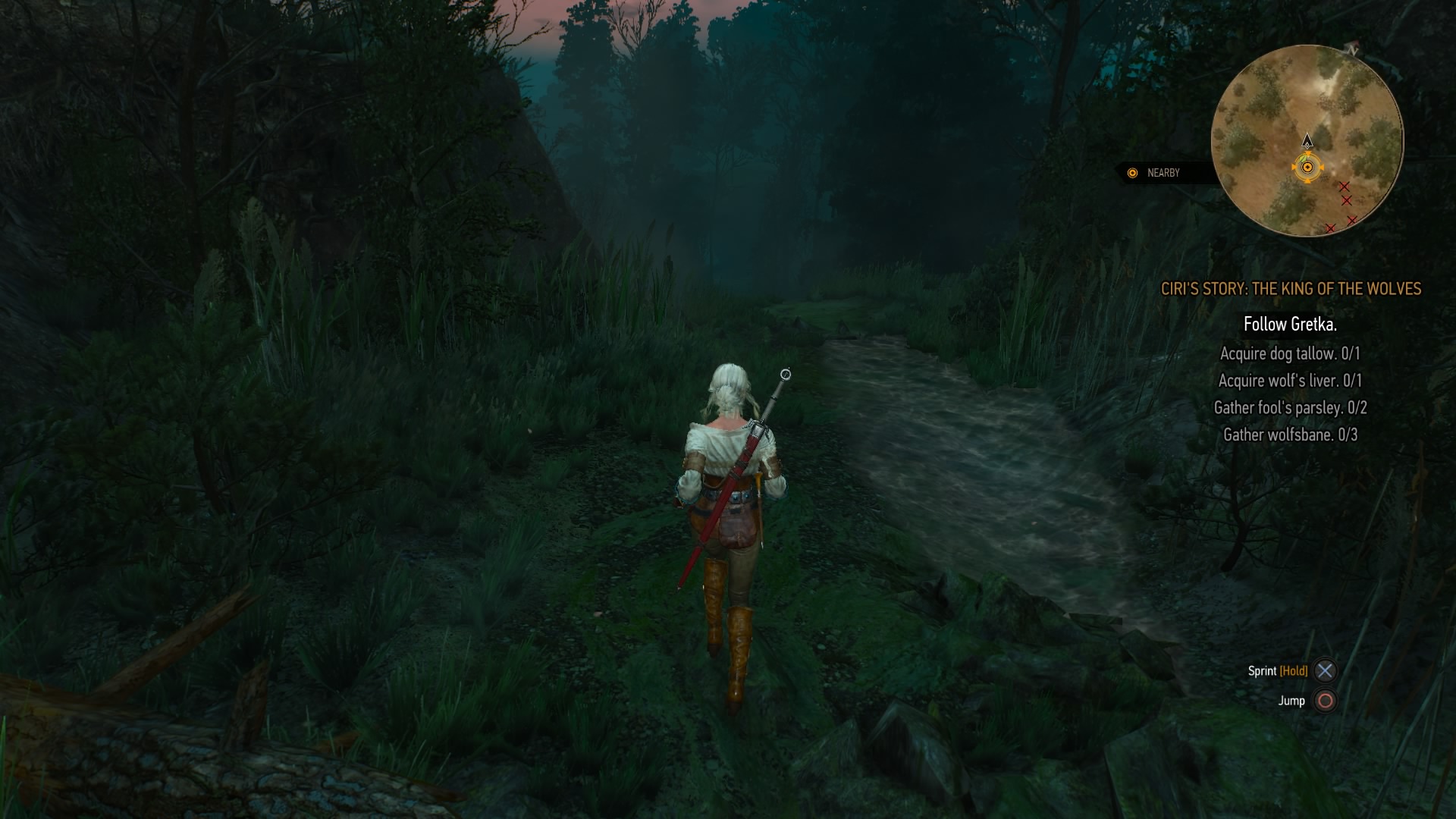Choose the Gather wolfsbane objective
1456x819 pixels.
tap(1290, 435)
